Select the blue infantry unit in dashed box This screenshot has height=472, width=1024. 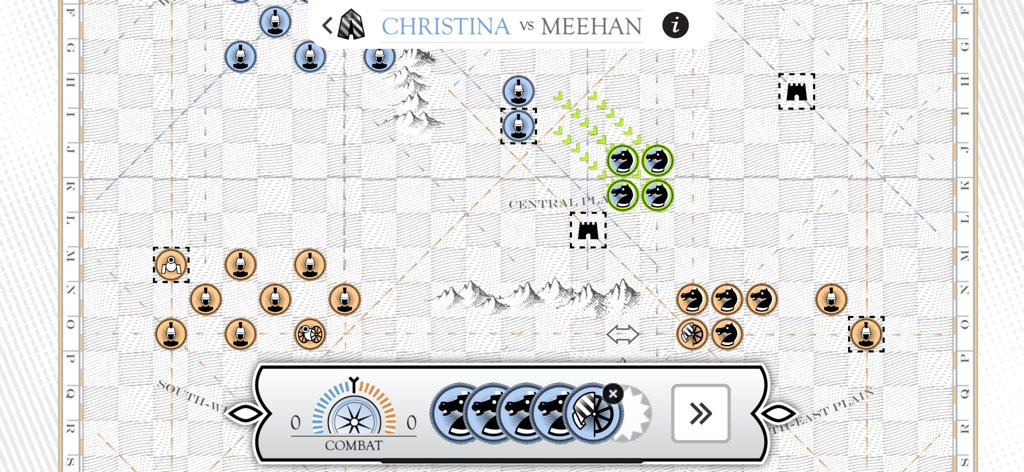coord(518,126)
